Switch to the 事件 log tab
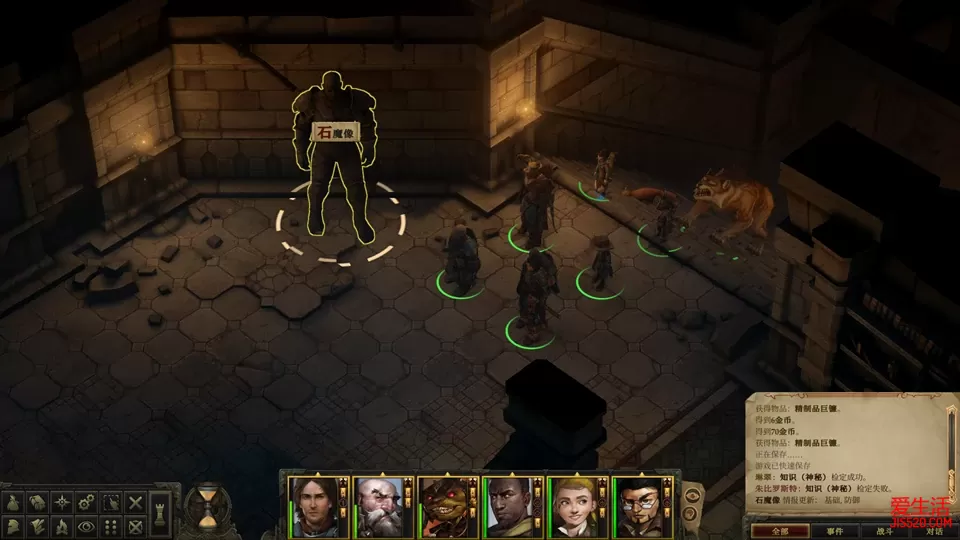 pos(836,531)
